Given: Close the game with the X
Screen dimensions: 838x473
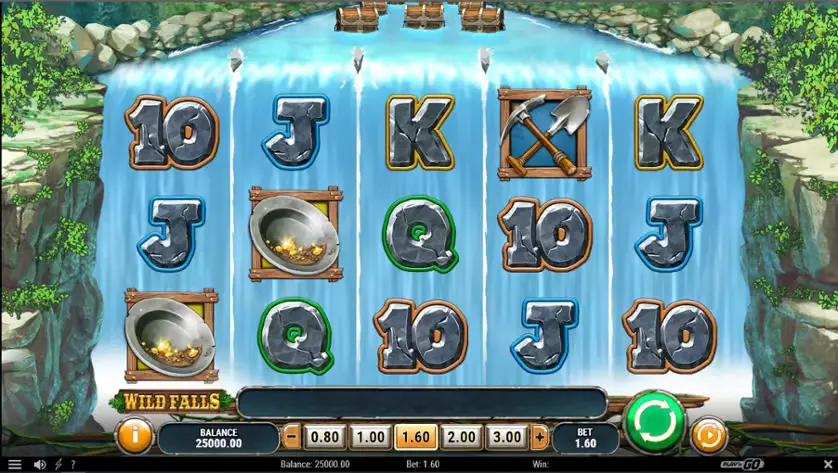Looking at the screenshot, I should 826,464.
